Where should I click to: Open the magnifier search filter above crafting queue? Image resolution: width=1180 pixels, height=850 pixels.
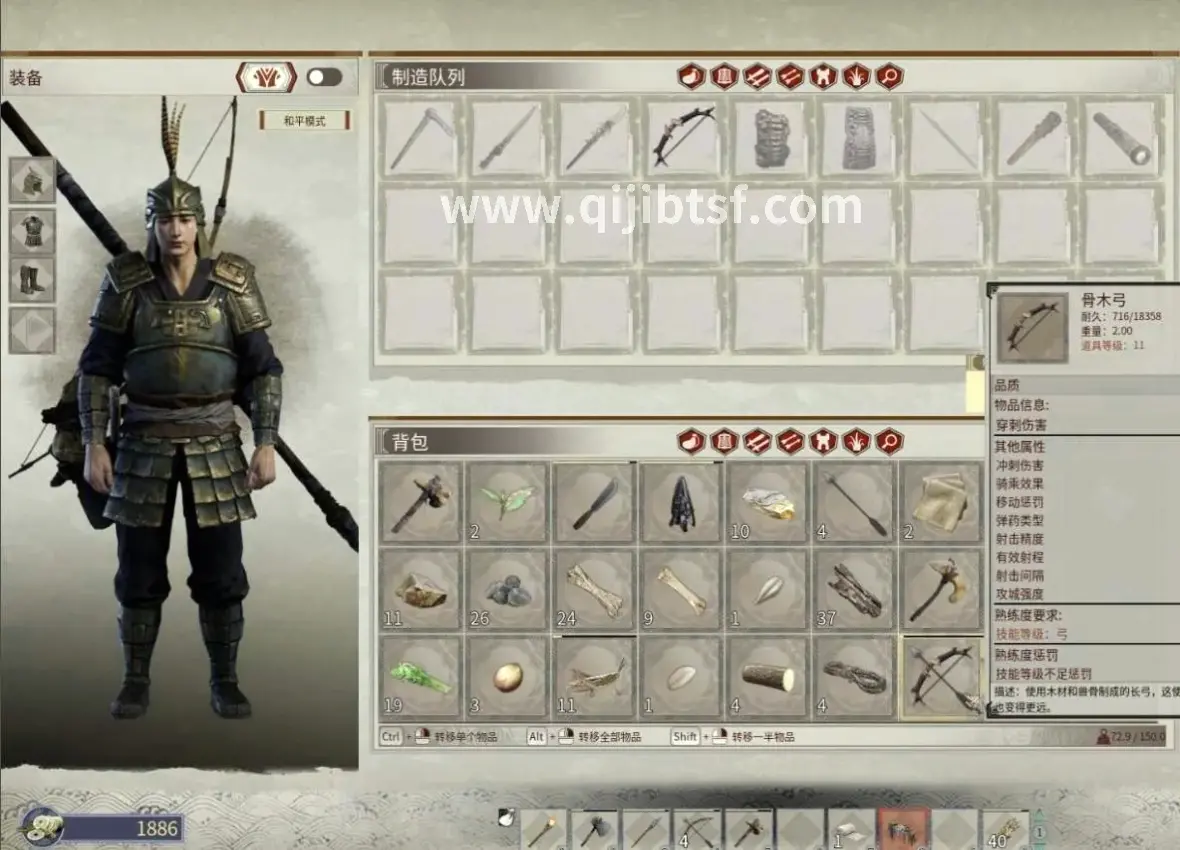889,76
